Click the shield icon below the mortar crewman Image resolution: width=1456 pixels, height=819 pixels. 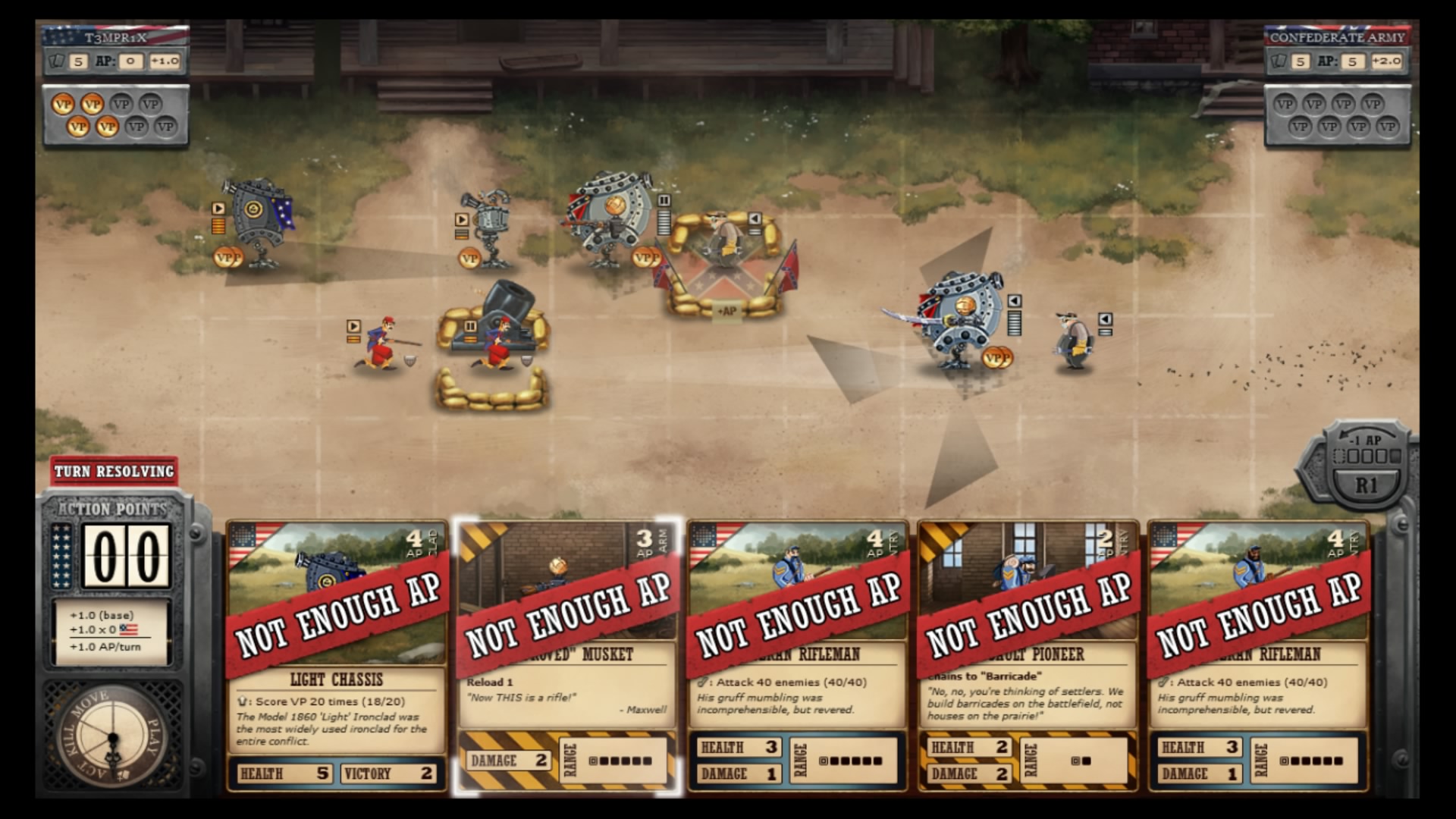coord(526,359)
